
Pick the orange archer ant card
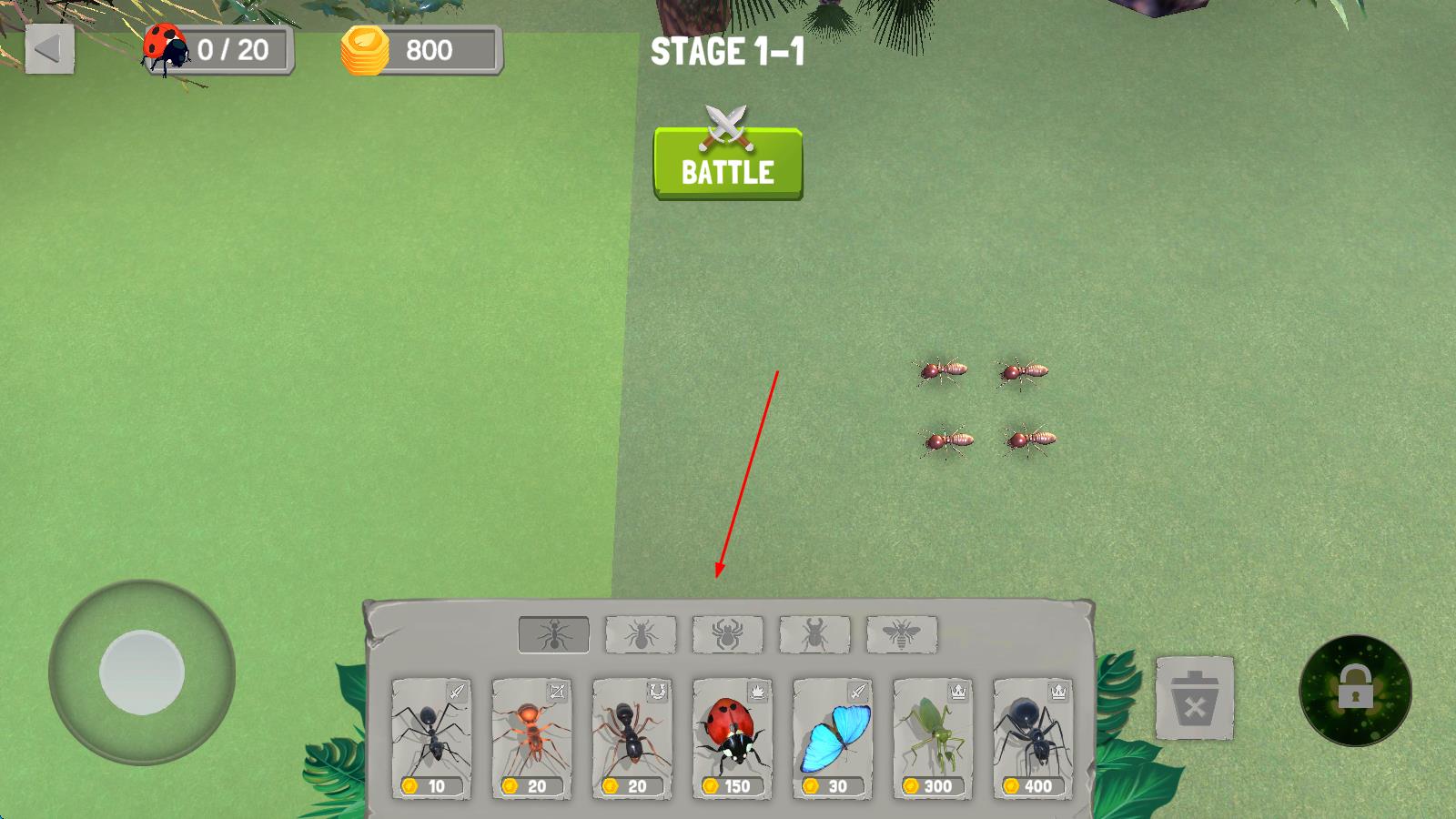531,739
